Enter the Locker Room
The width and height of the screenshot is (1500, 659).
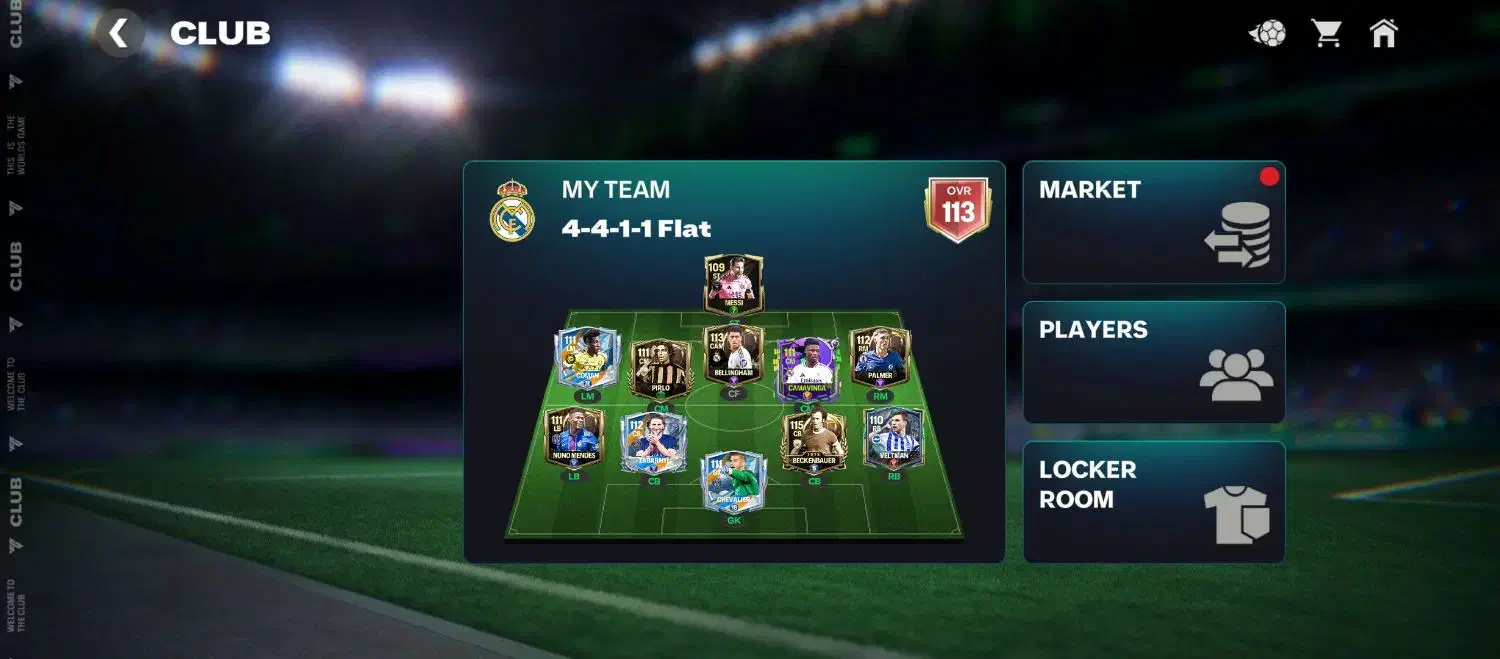pos(1153,502)
